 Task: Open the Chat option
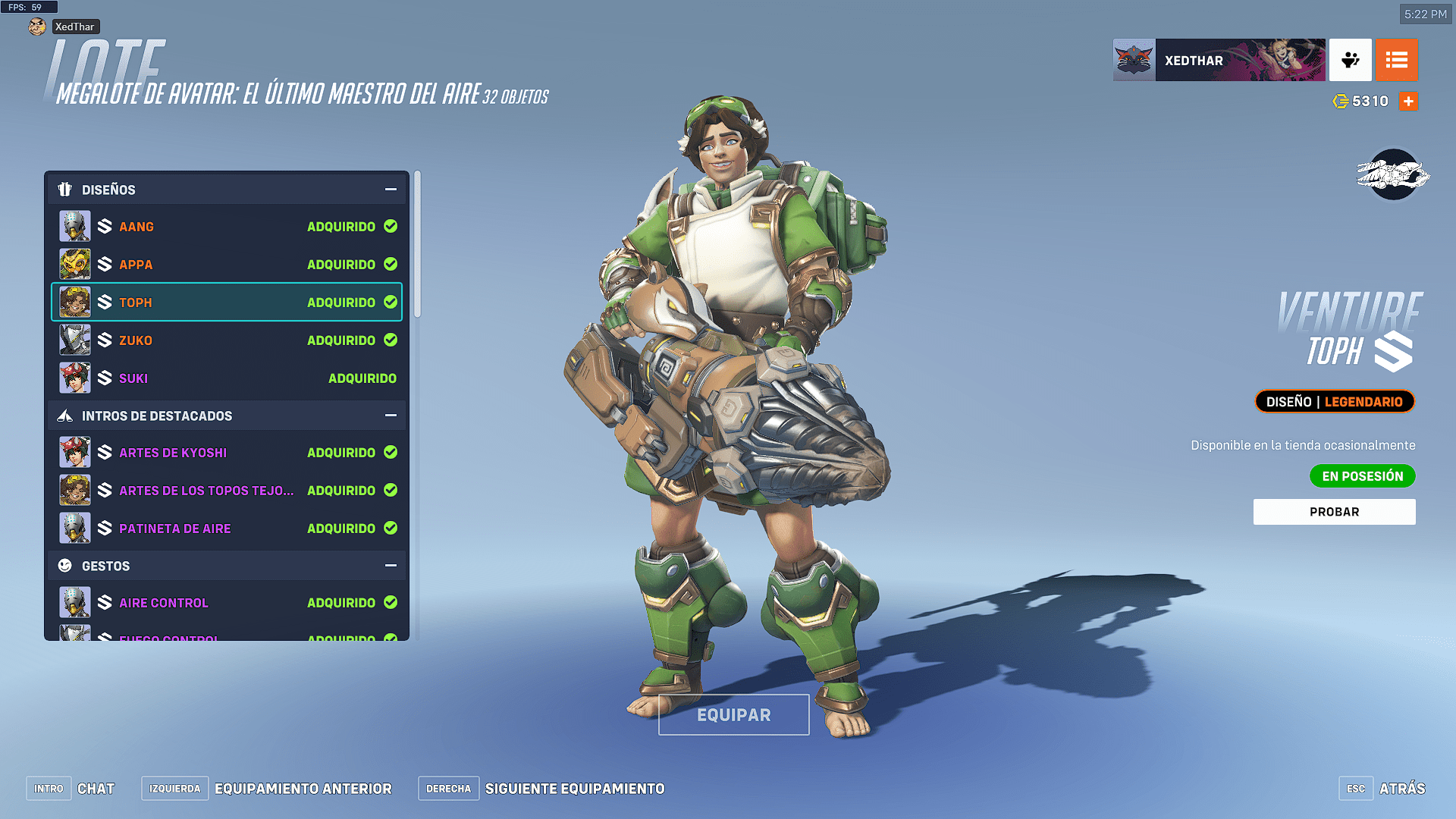click(96, 789)
